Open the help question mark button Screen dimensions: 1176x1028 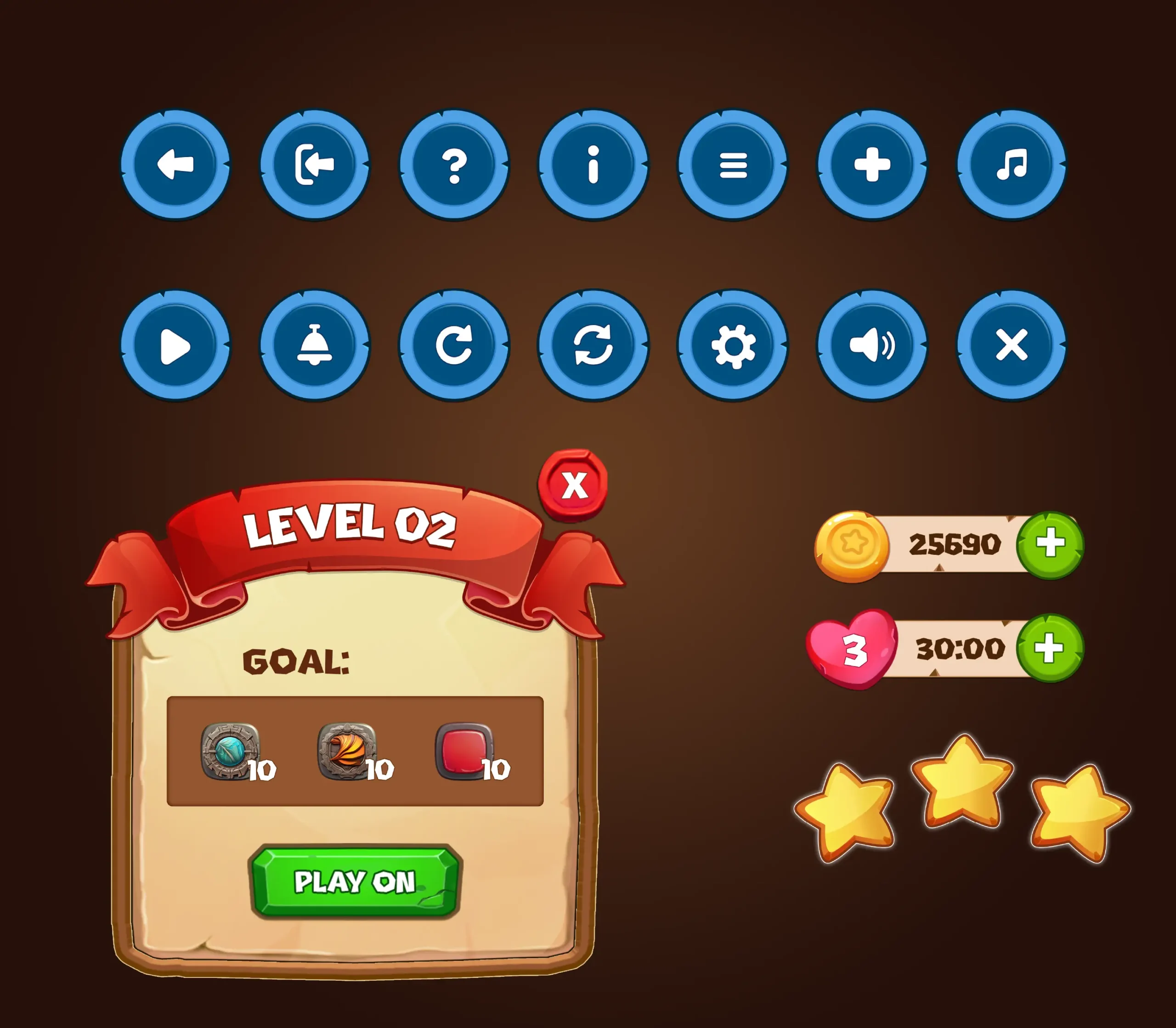455,164
